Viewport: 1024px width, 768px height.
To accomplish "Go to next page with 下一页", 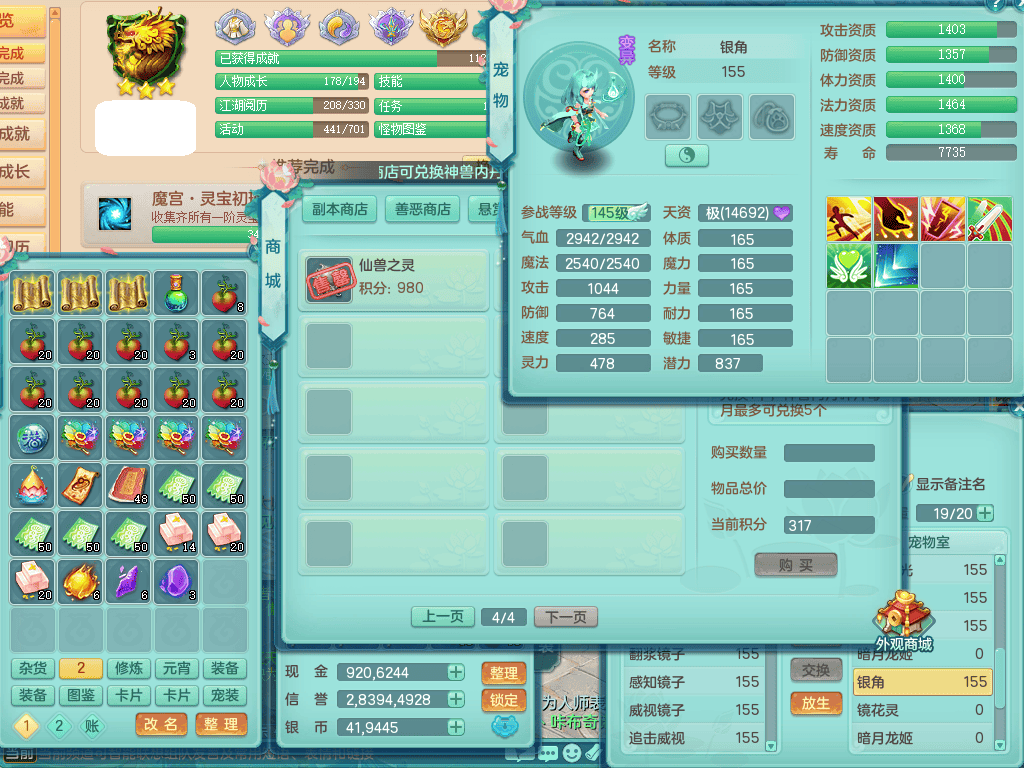I will [x=566, y=617].
